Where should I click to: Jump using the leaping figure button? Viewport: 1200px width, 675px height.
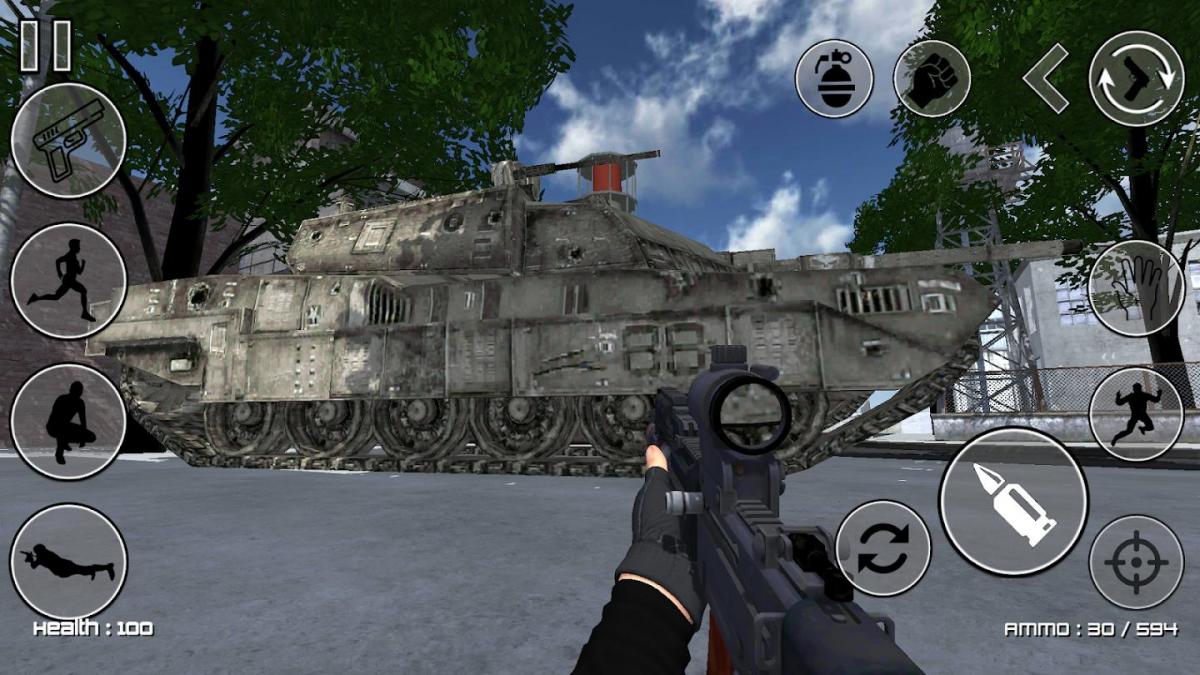tap(1136, 414)
